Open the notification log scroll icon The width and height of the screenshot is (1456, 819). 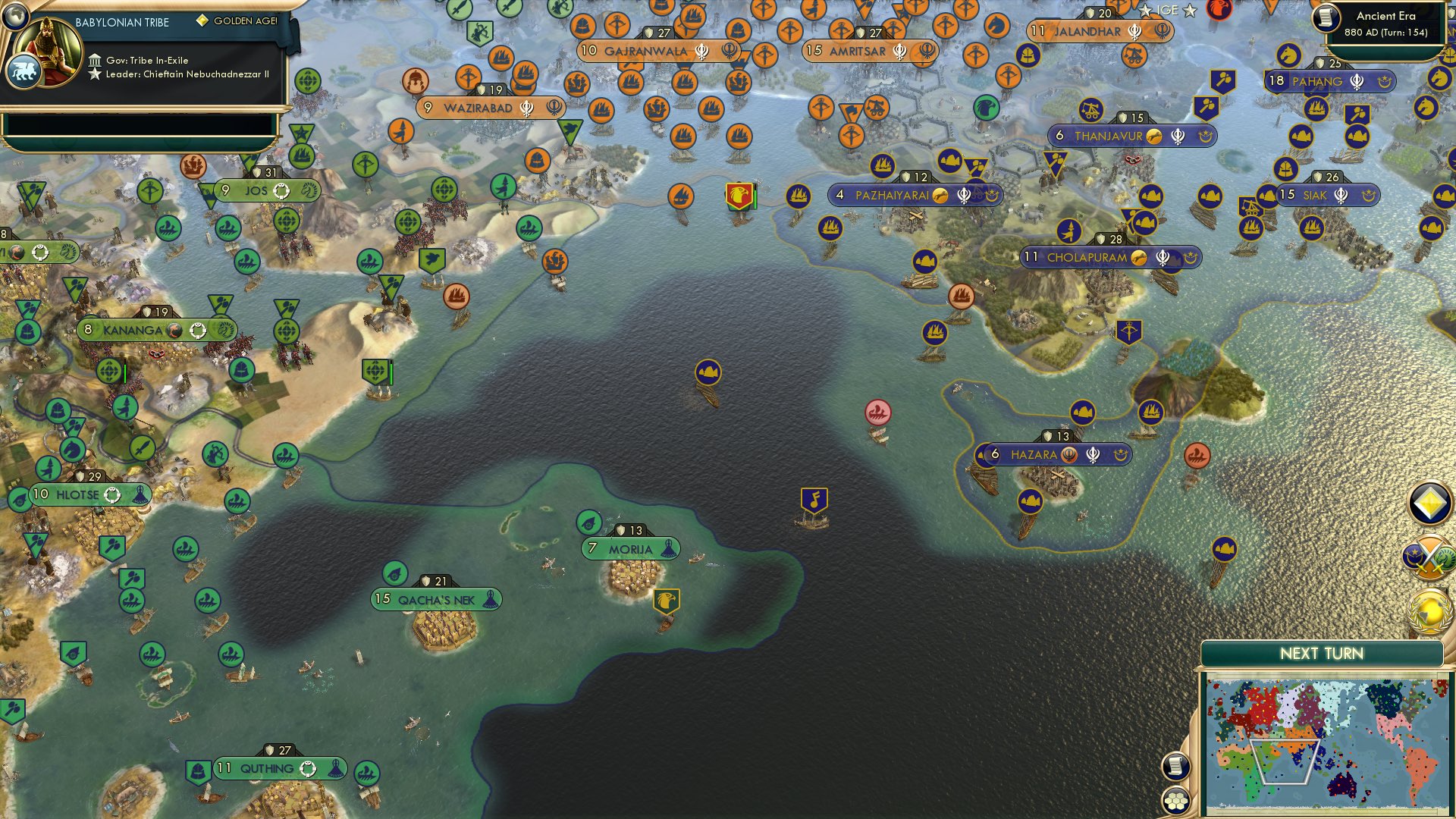tap(1175, 766)
